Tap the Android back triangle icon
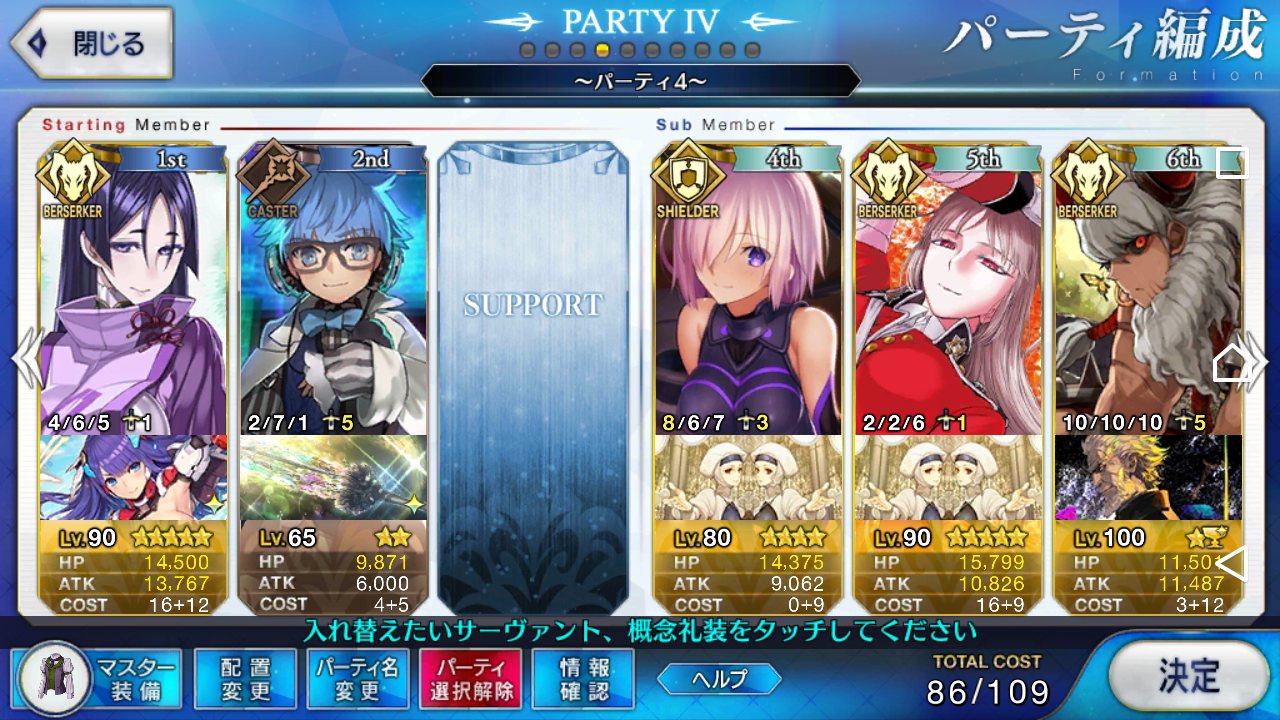This screenshot has width=1280, height=720. [1232, 563]
